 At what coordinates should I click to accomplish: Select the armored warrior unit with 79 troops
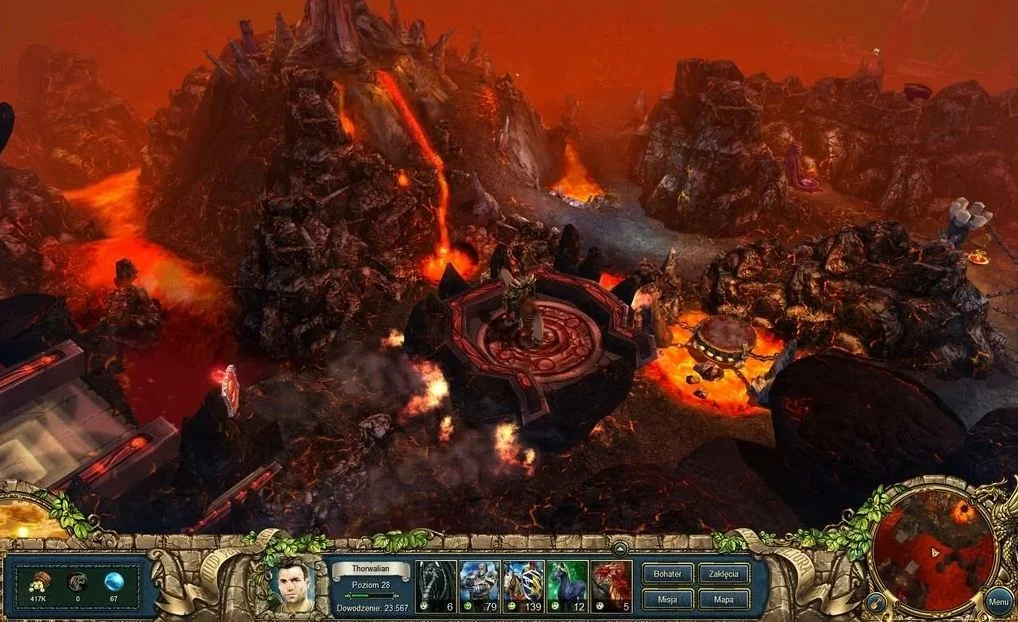(x=479, y=580)
